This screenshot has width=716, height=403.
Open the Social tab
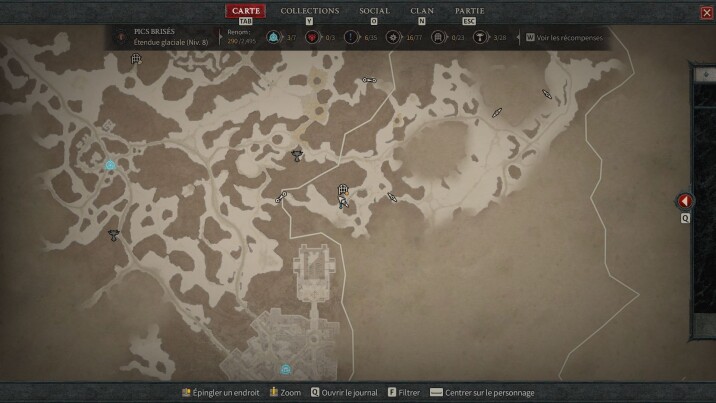pos(374,11)
